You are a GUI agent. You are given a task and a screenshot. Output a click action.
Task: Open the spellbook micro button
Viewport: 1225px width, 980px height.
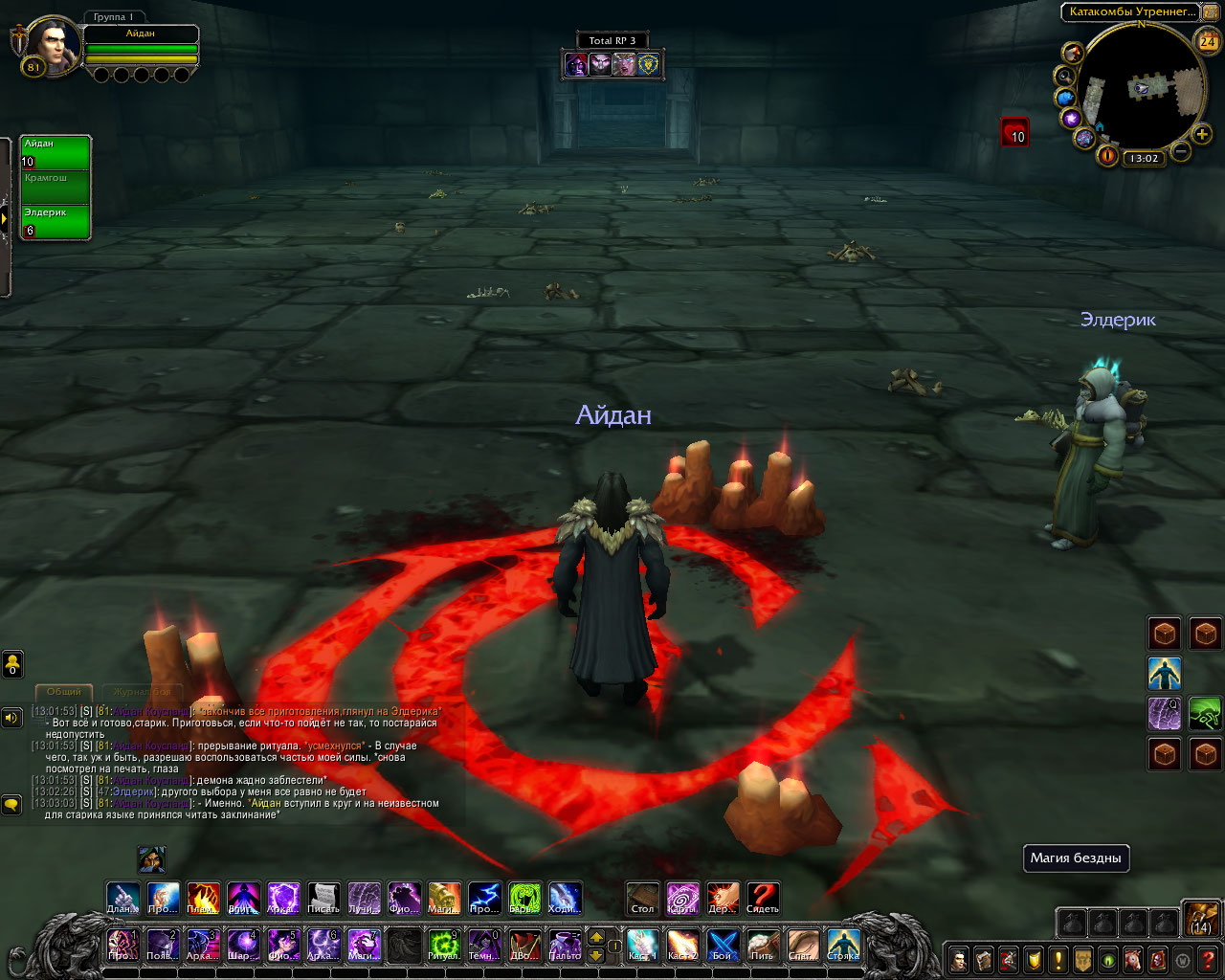(x=984, y=959)
